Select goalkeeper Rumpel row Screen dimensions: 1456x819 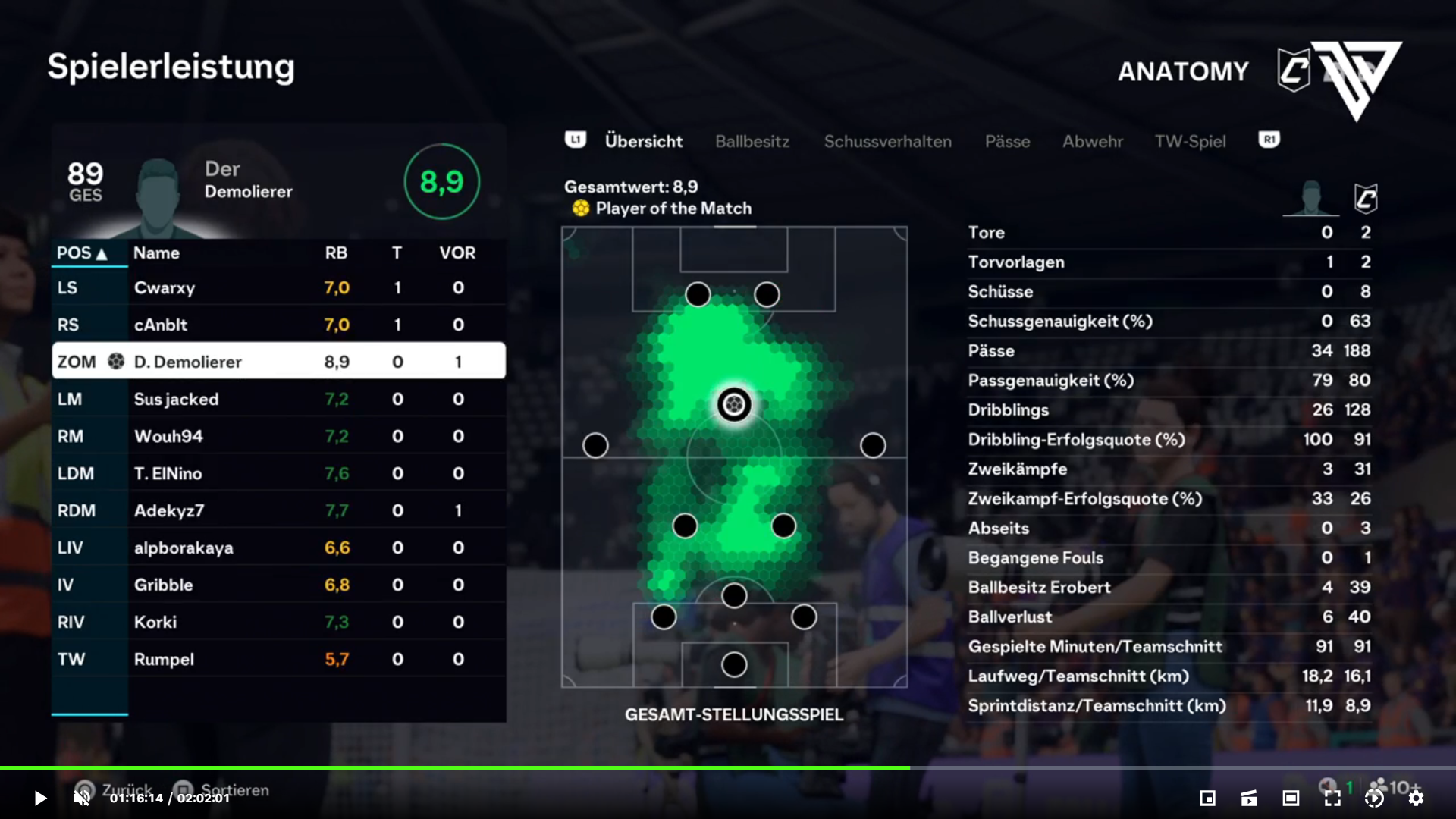click(x=278, y=660)
